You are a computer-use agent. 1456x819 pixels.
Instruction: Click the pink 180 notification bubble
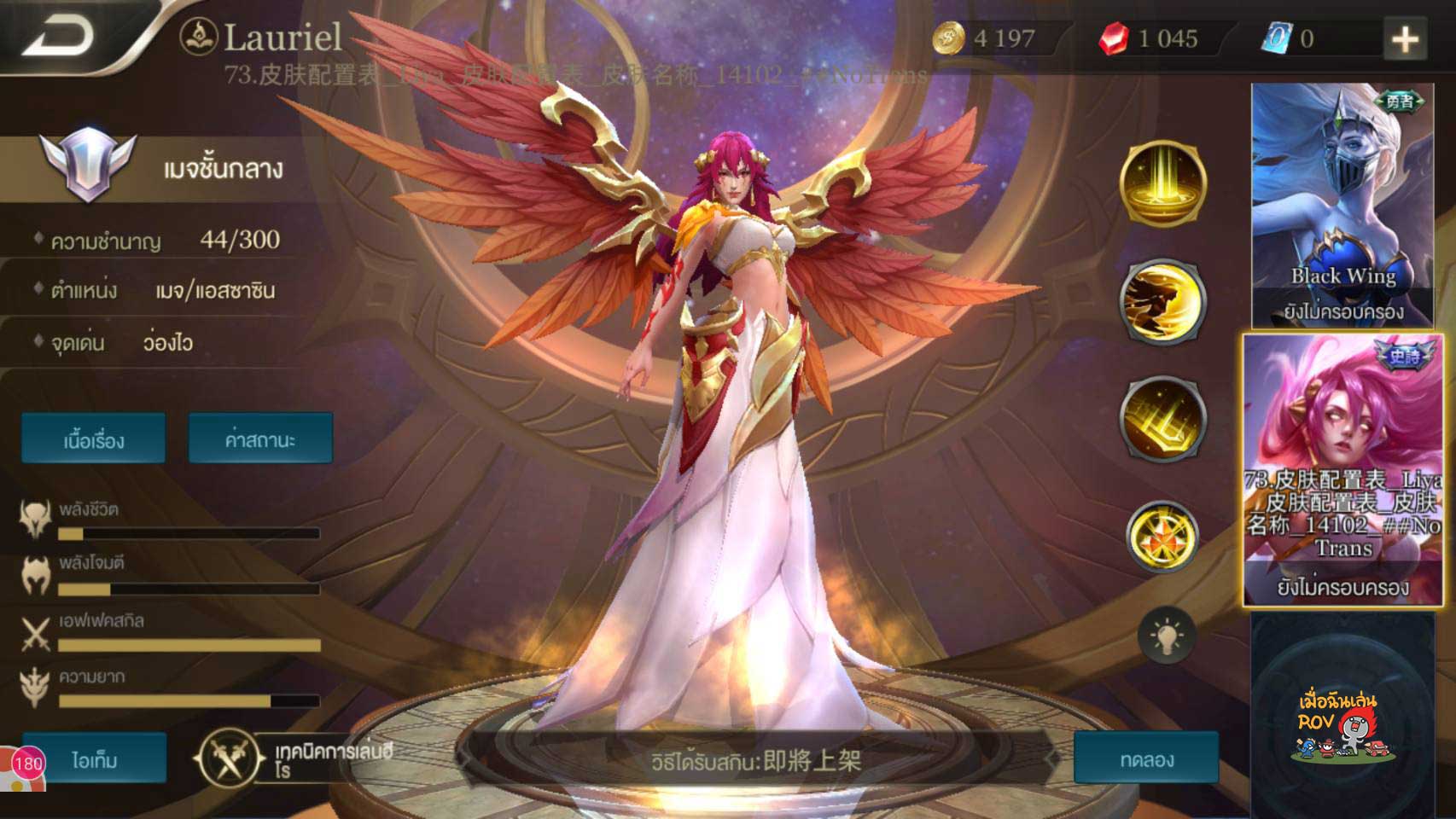pos(28,763)
